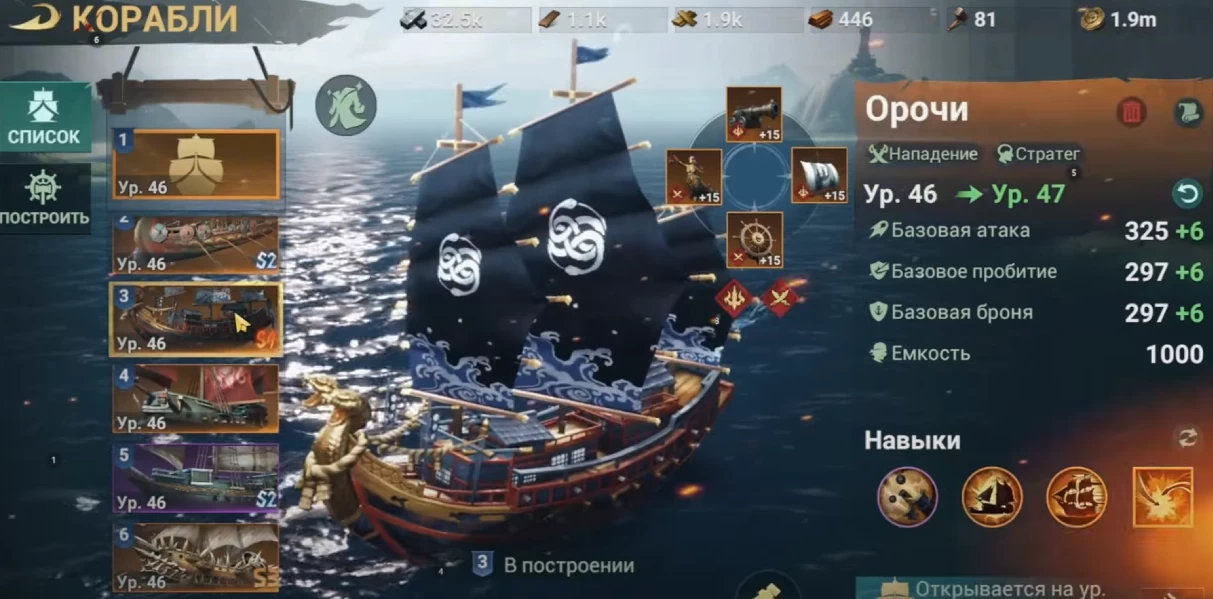Switch to the Список tab
Image resolution: width=1213 pixels, height=599 pixels.
[x=45, y=116]
